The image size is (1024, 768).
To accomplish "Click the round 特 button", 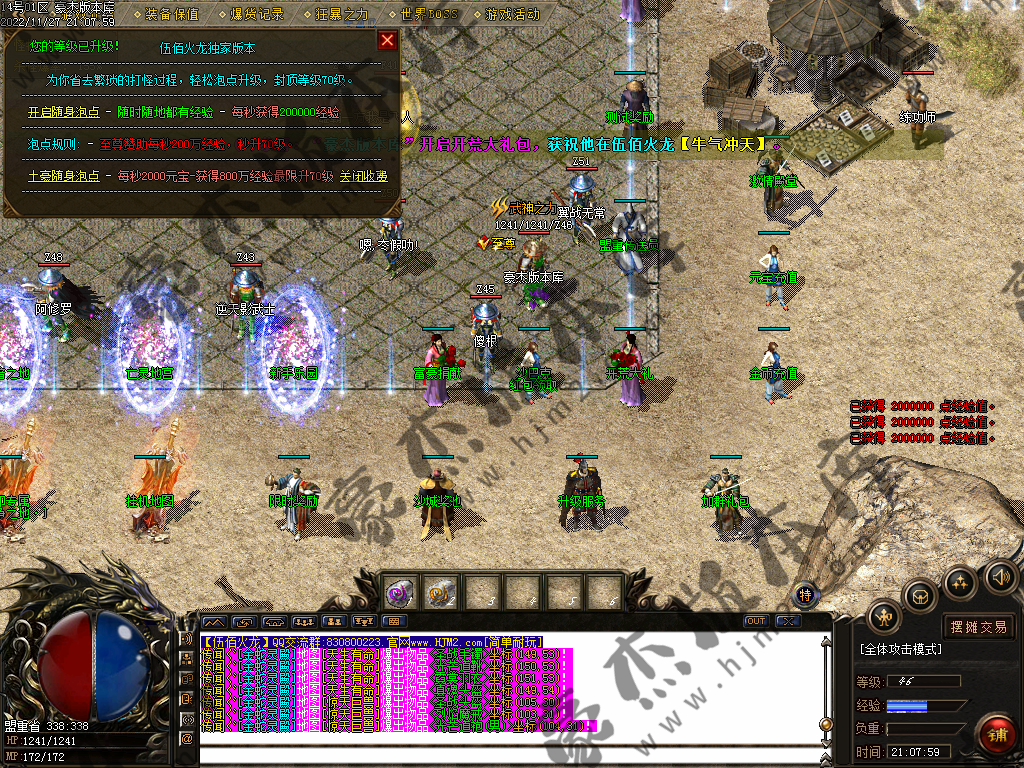I will [x=806, y=595].
